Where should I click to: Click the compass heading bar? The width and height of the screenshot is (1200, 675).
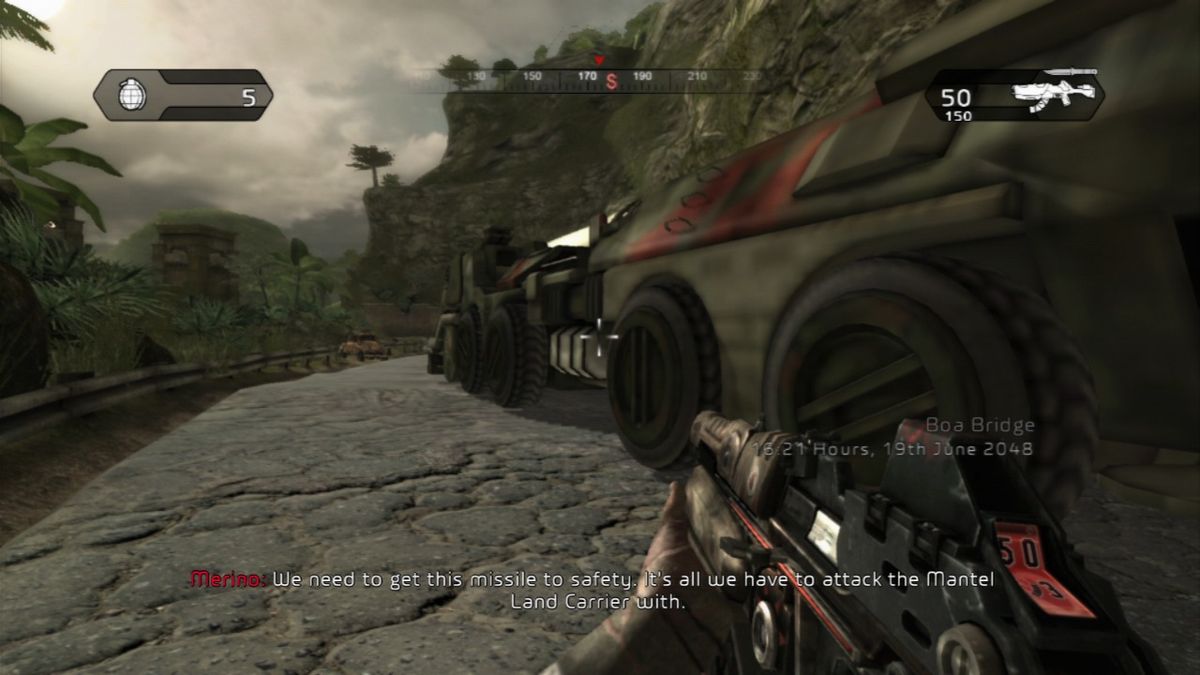(600, 78)
